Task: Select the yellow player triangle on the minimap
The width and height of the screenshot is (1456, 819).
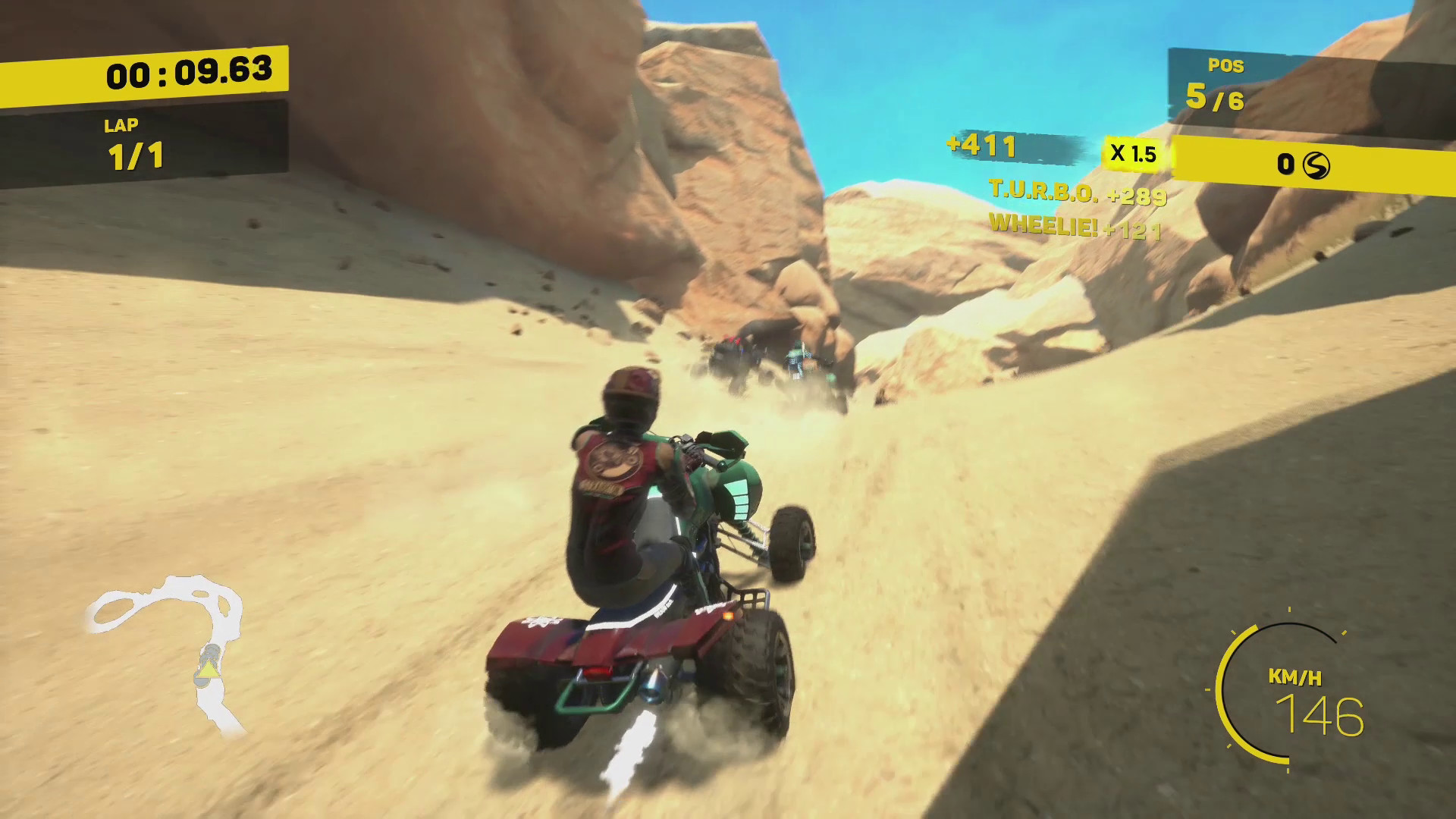Action: [x=209, y=670]
